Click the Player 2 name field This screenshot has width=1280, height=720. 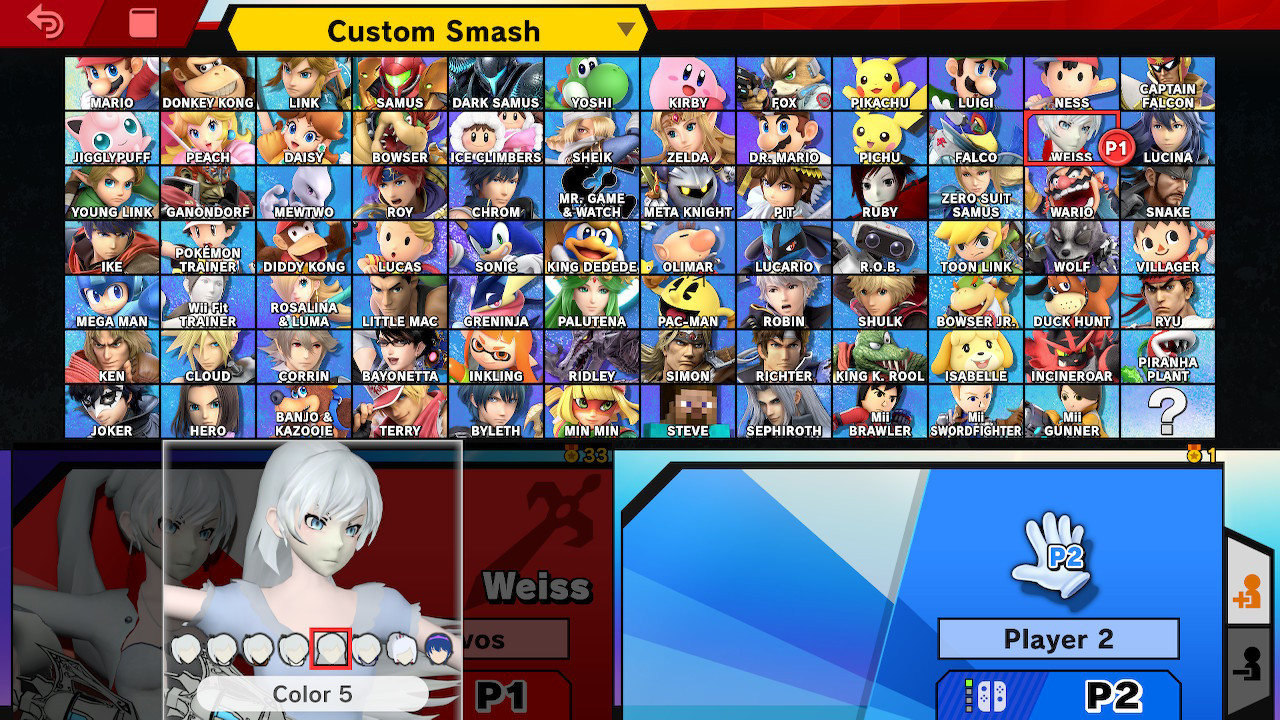[x=1058, y=639]
